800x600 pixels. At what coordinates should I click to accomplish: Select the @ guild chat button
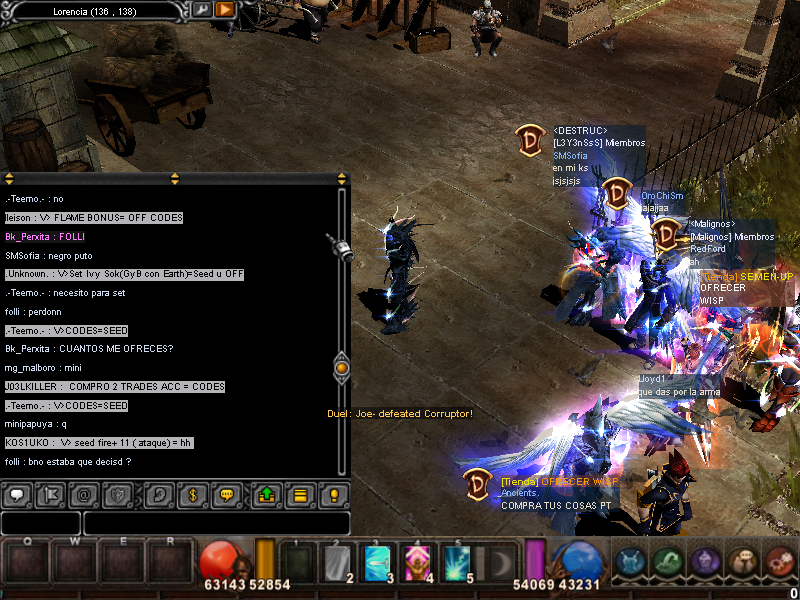(x=85, y=494)
